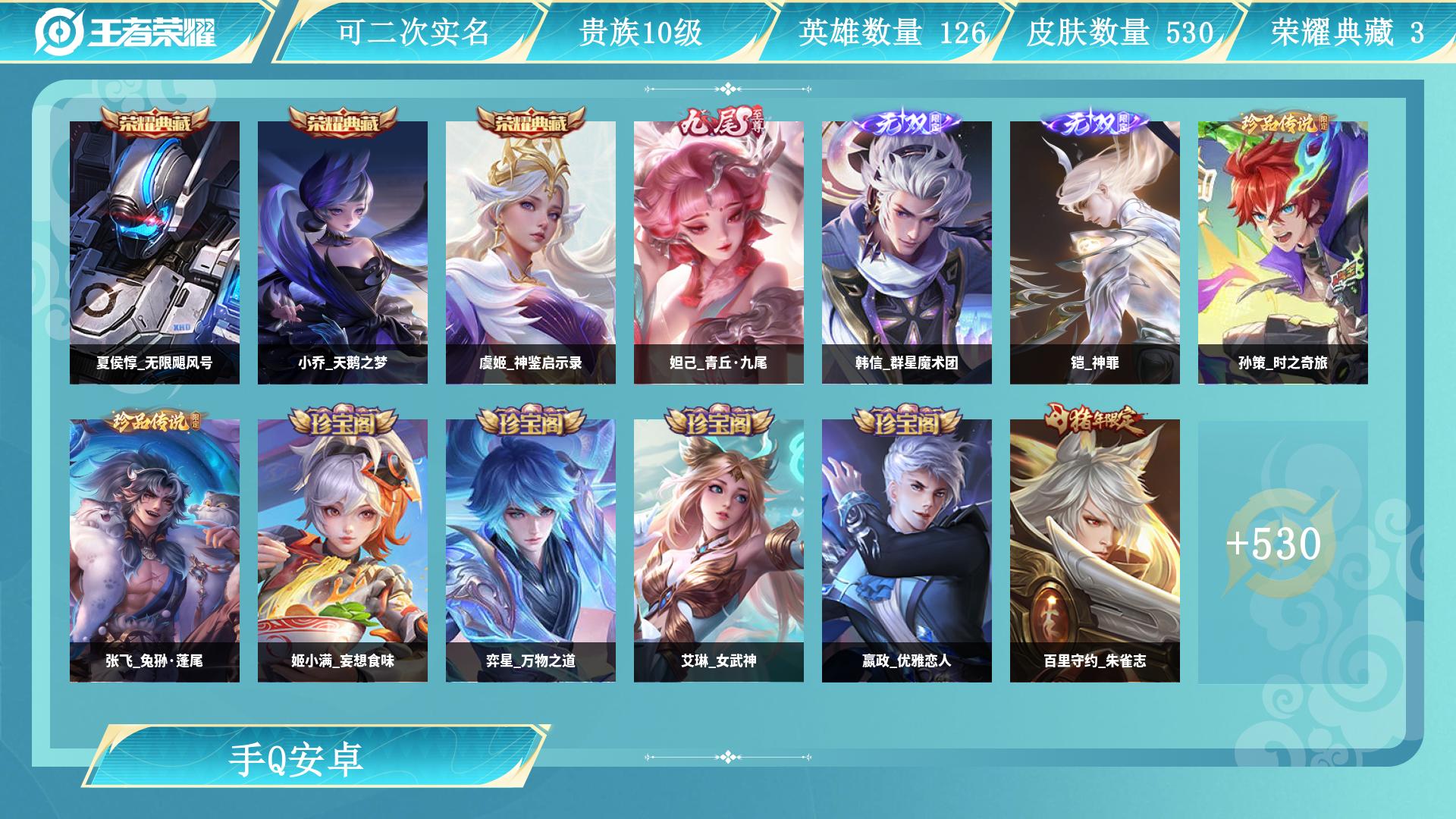Click the 珍品传说 badge above 孙策
Screen dimensions: 1456x819
1283,121
